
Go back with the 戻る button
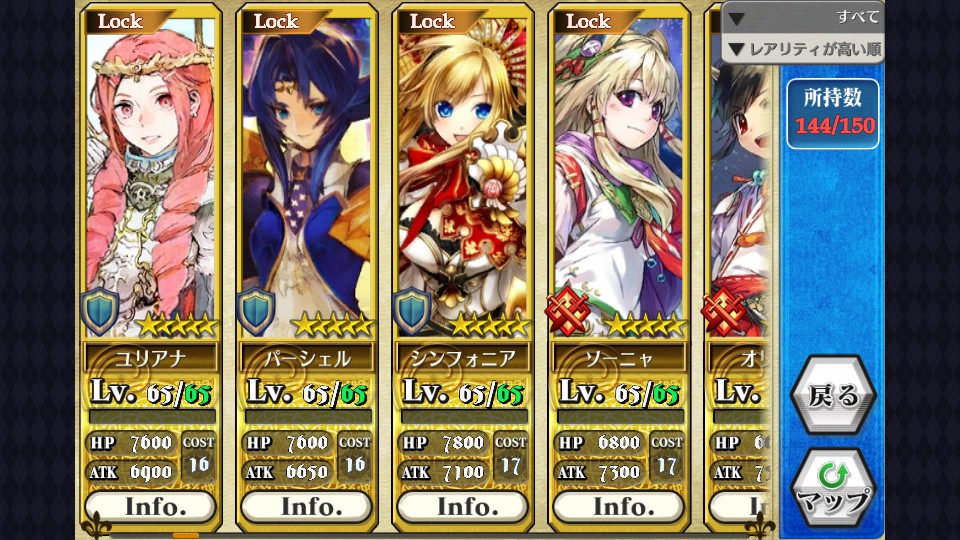tap(833, 395)
